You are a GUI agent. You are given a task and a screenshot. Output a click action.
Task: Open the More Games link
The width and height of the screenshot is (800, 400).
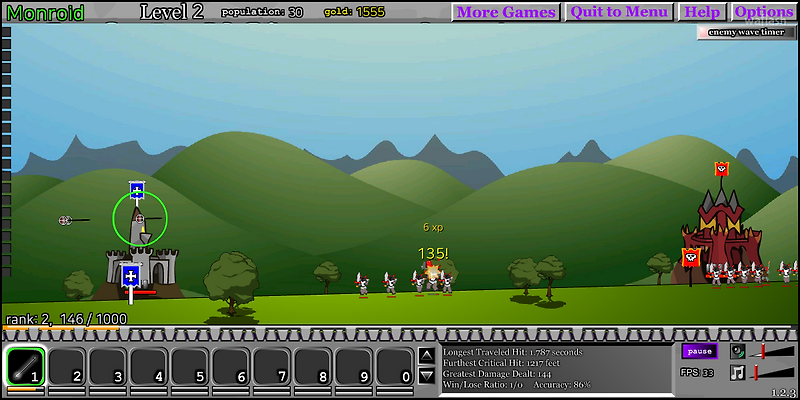(506, 12)
